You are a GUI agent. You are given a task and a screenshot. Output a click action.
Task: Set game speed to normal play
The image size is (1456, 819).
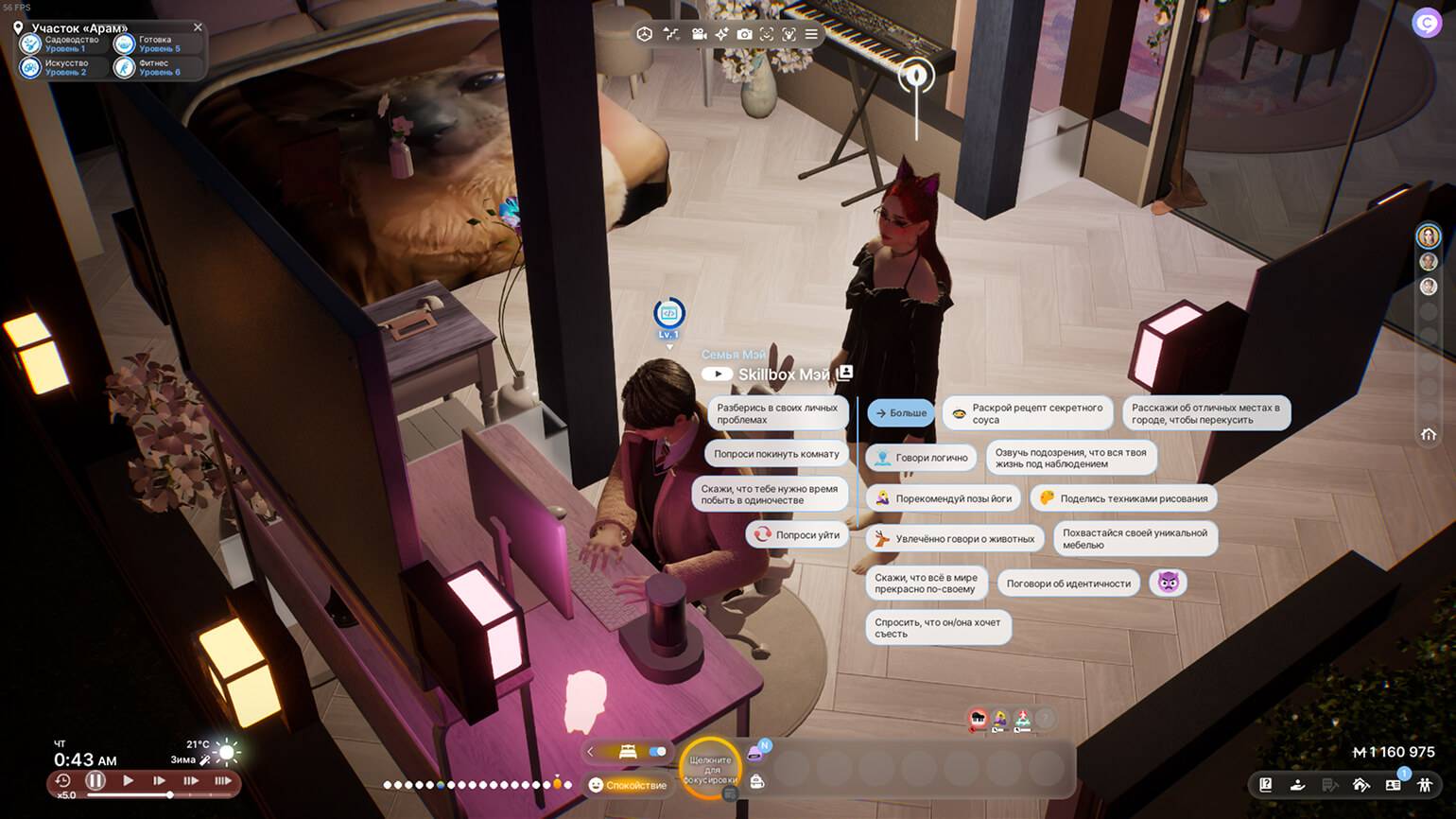coord(129,781)
